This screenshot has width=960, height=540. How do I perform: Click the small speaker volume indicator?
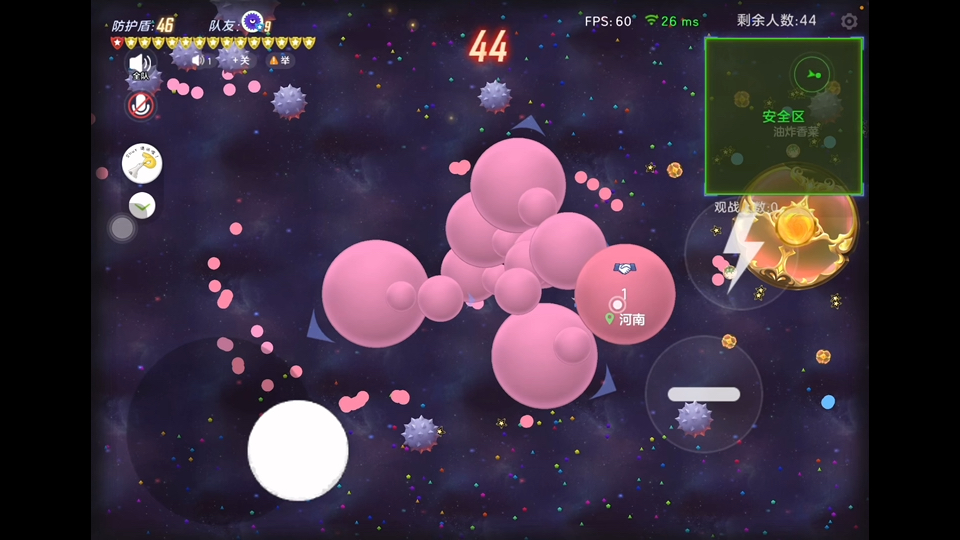tap(201, 60)
